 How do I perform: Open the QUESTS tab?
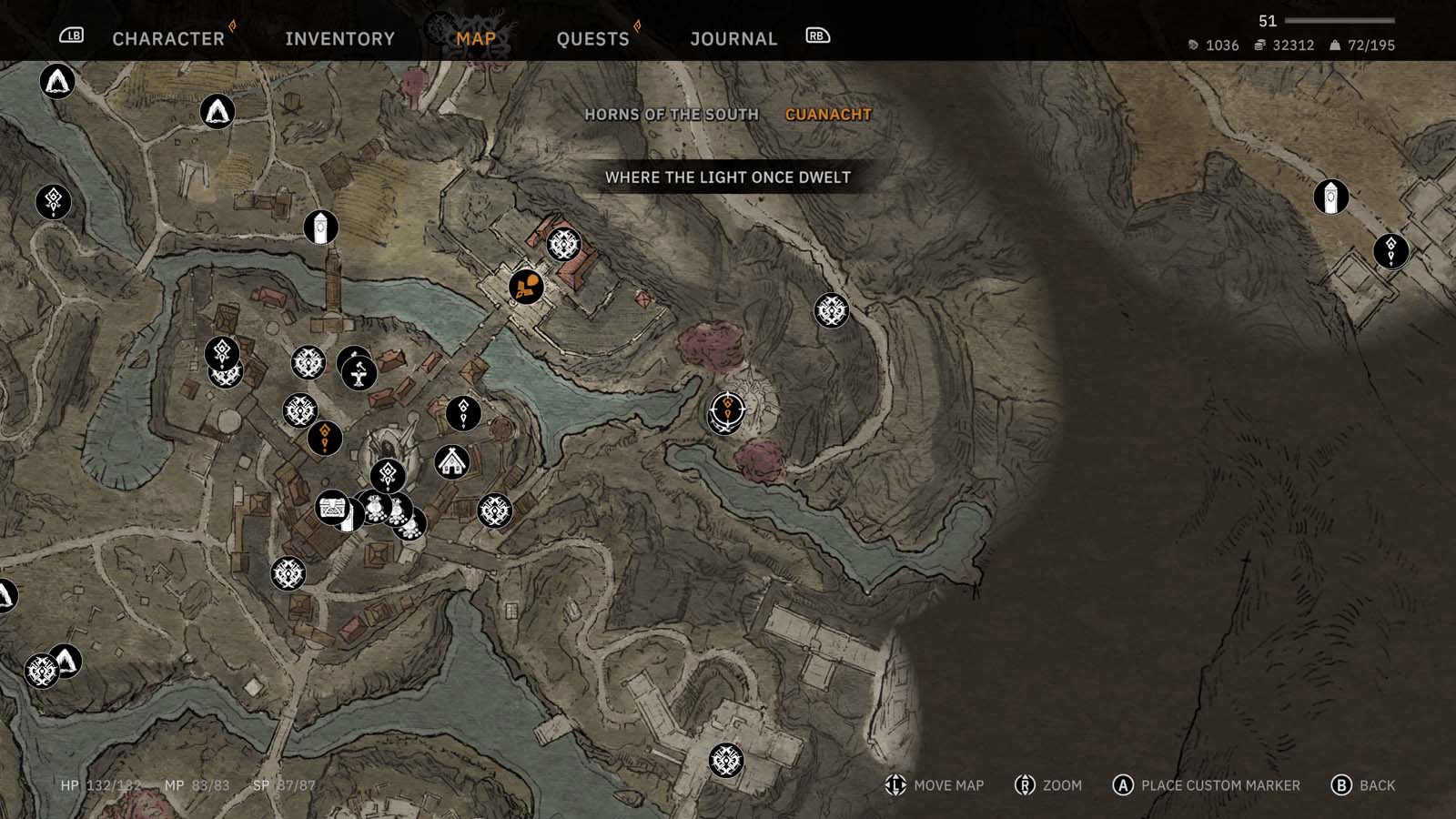(592, 38)
